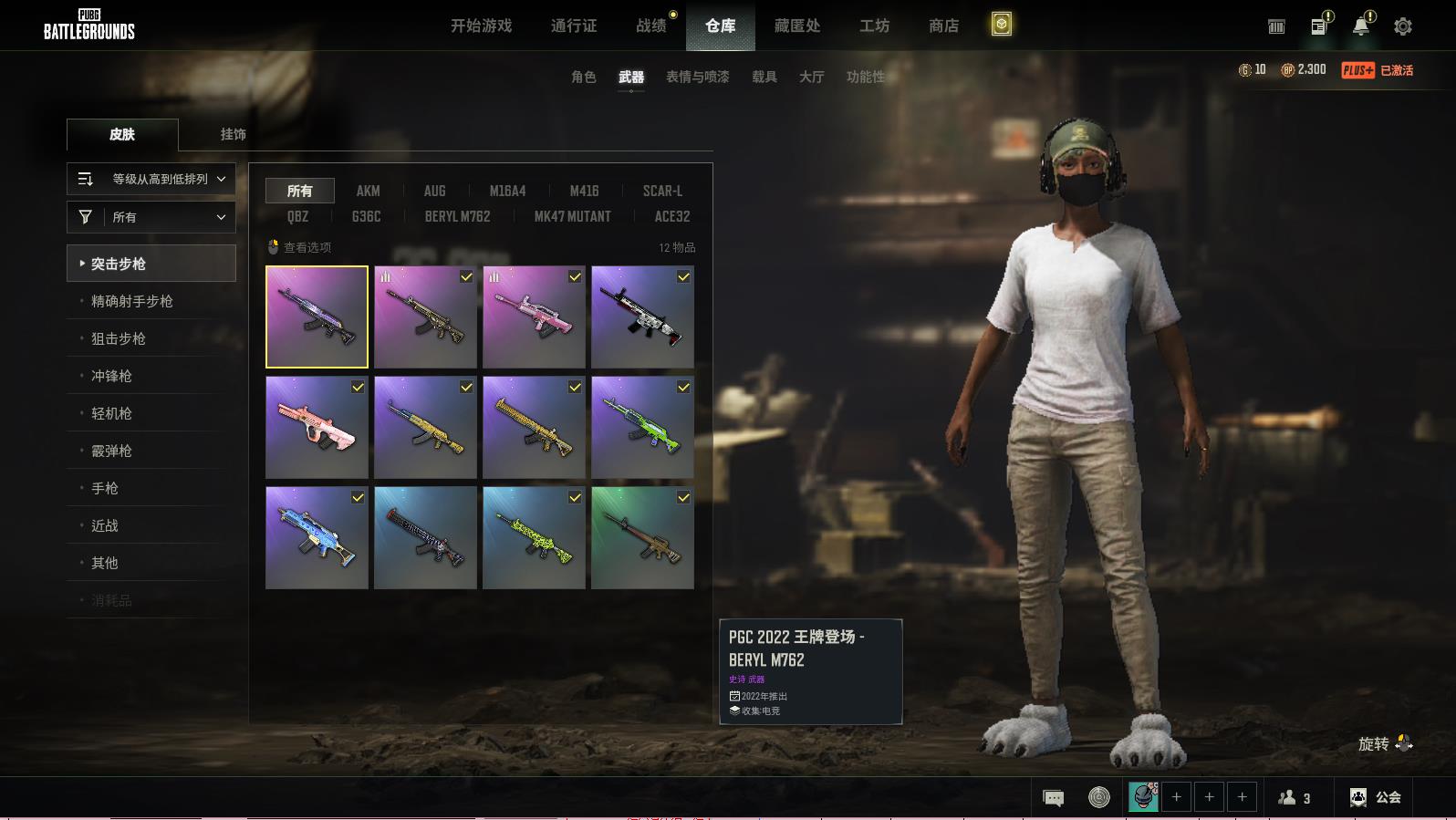
Task: Filter skins by ACE32
Action: [671, 216]
